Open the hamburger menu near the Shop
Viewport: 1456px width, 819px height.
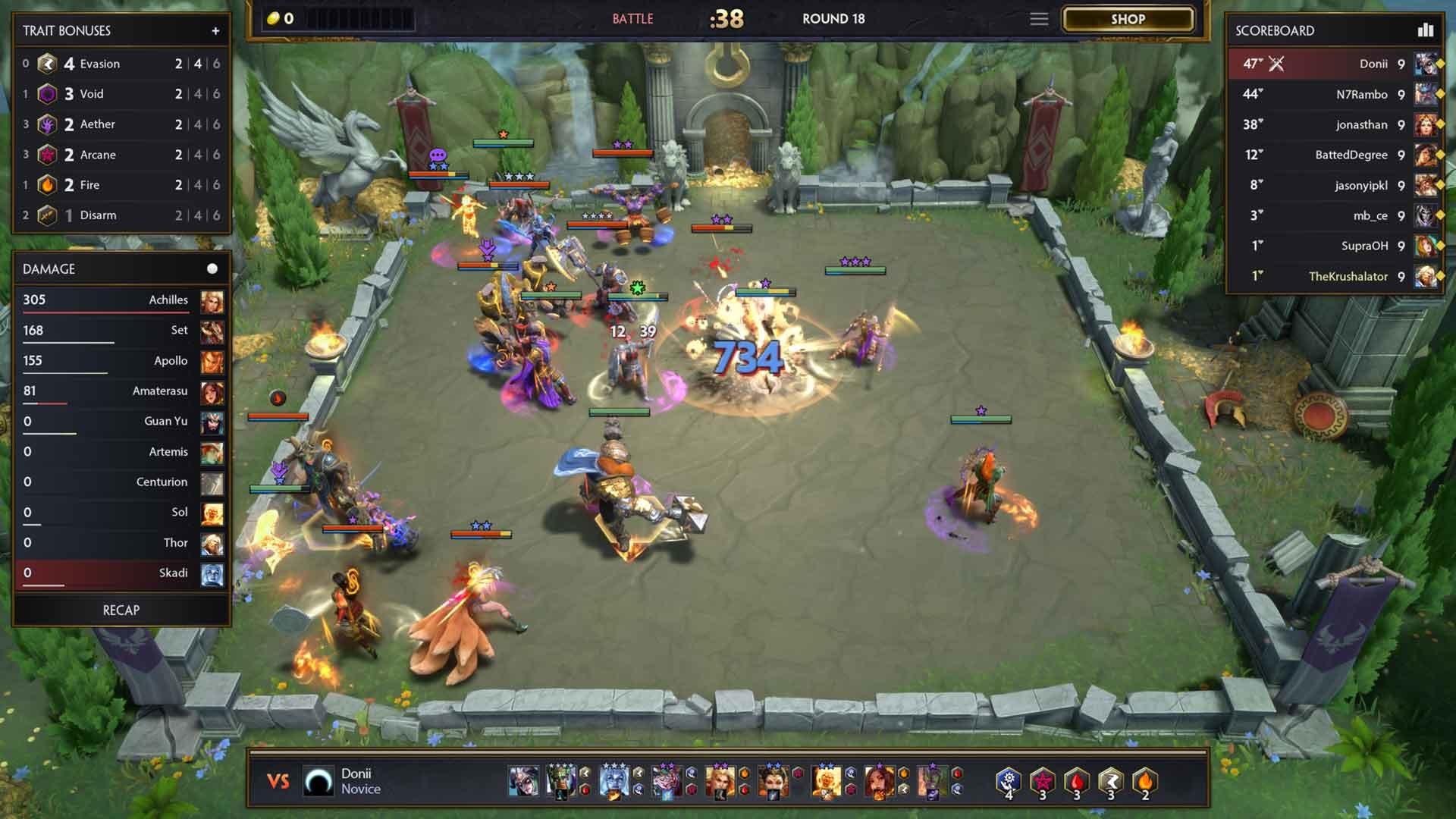coord(1039,19)
